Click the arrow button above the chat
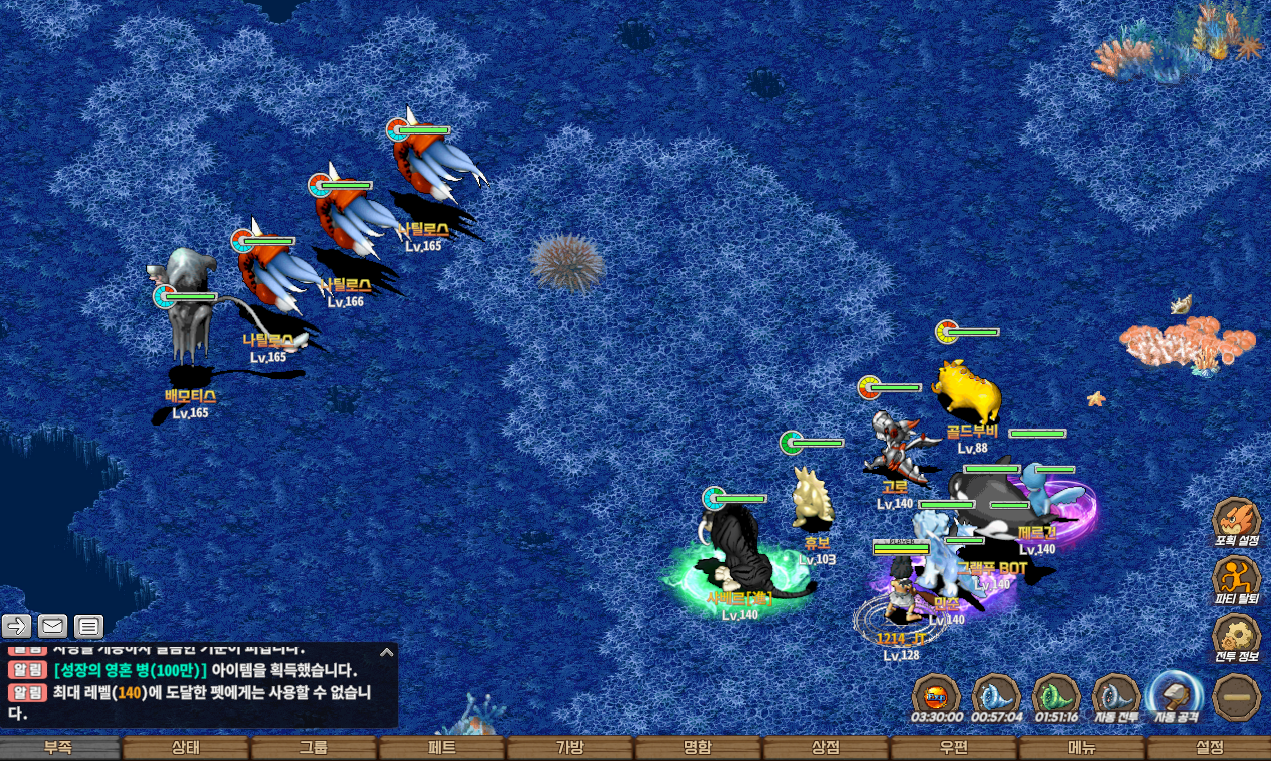Screen dimensions: 1271x761 tap(17, 627)
